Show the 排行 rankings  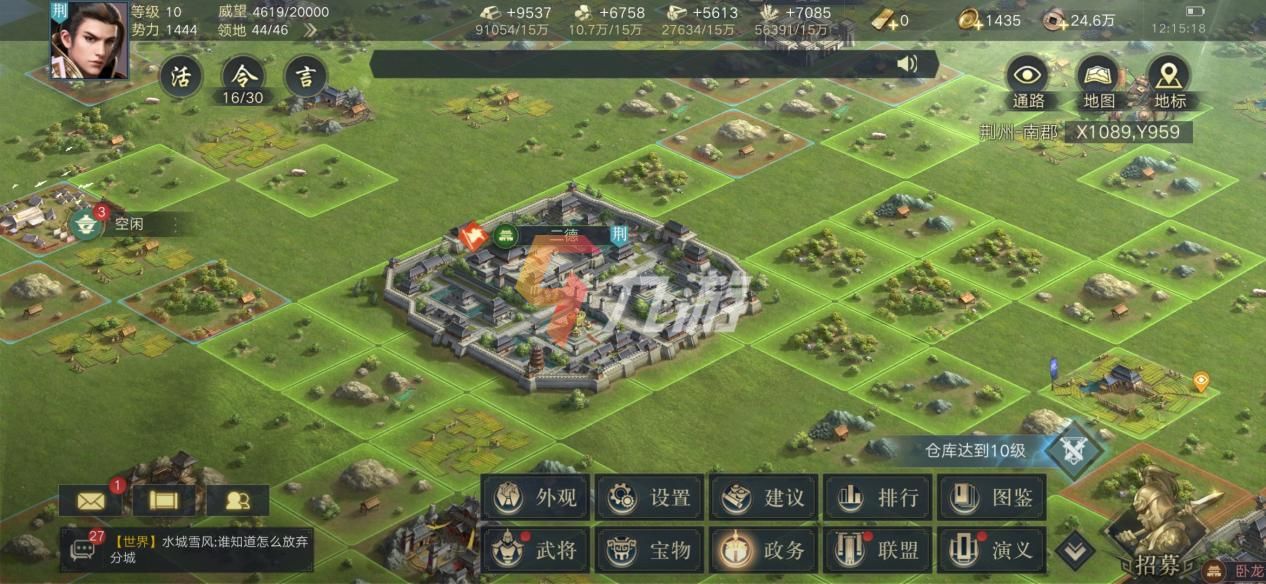tap(879, 497)
